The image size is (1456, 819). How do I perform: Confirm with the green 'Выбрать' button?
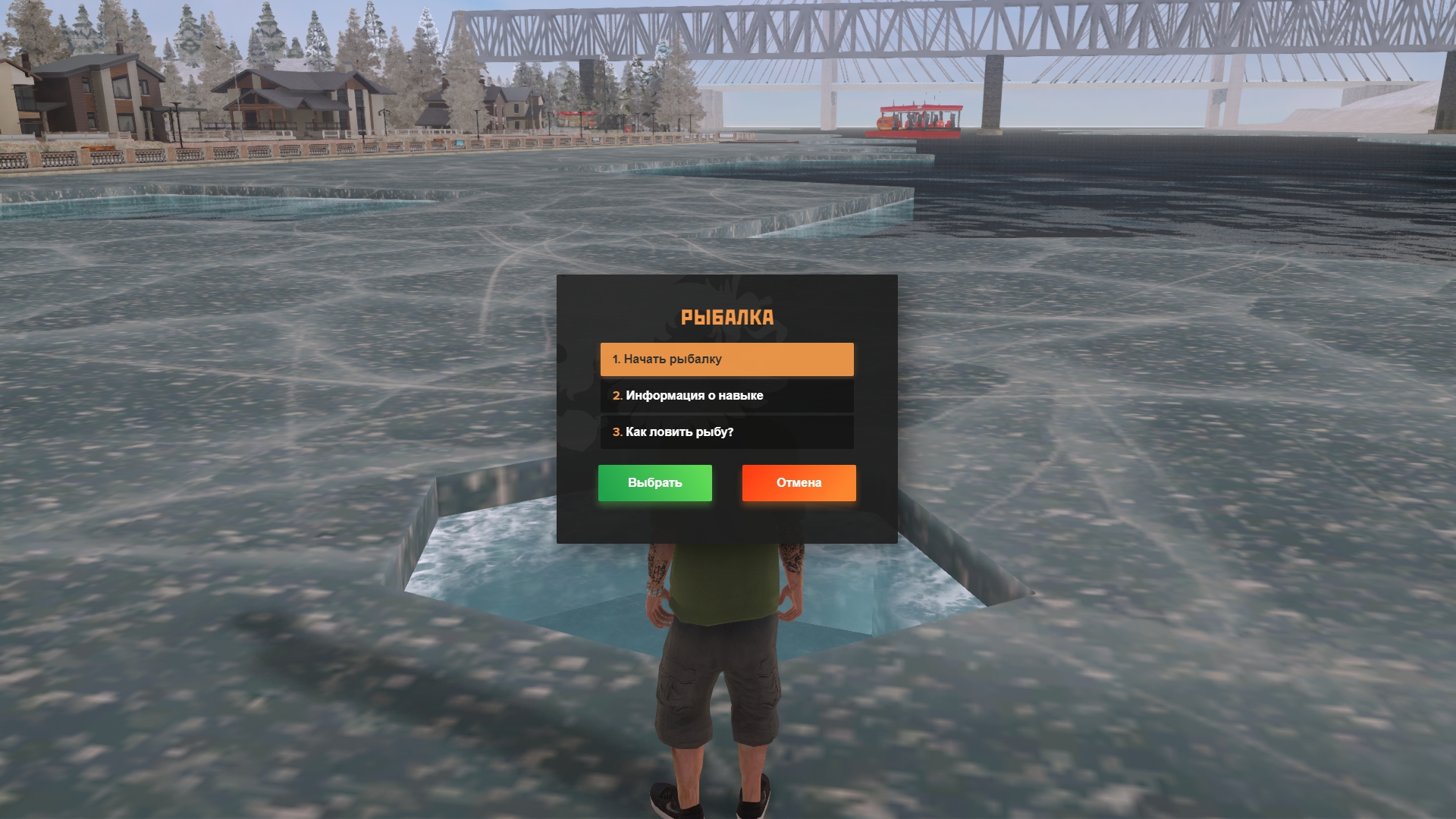654,483
